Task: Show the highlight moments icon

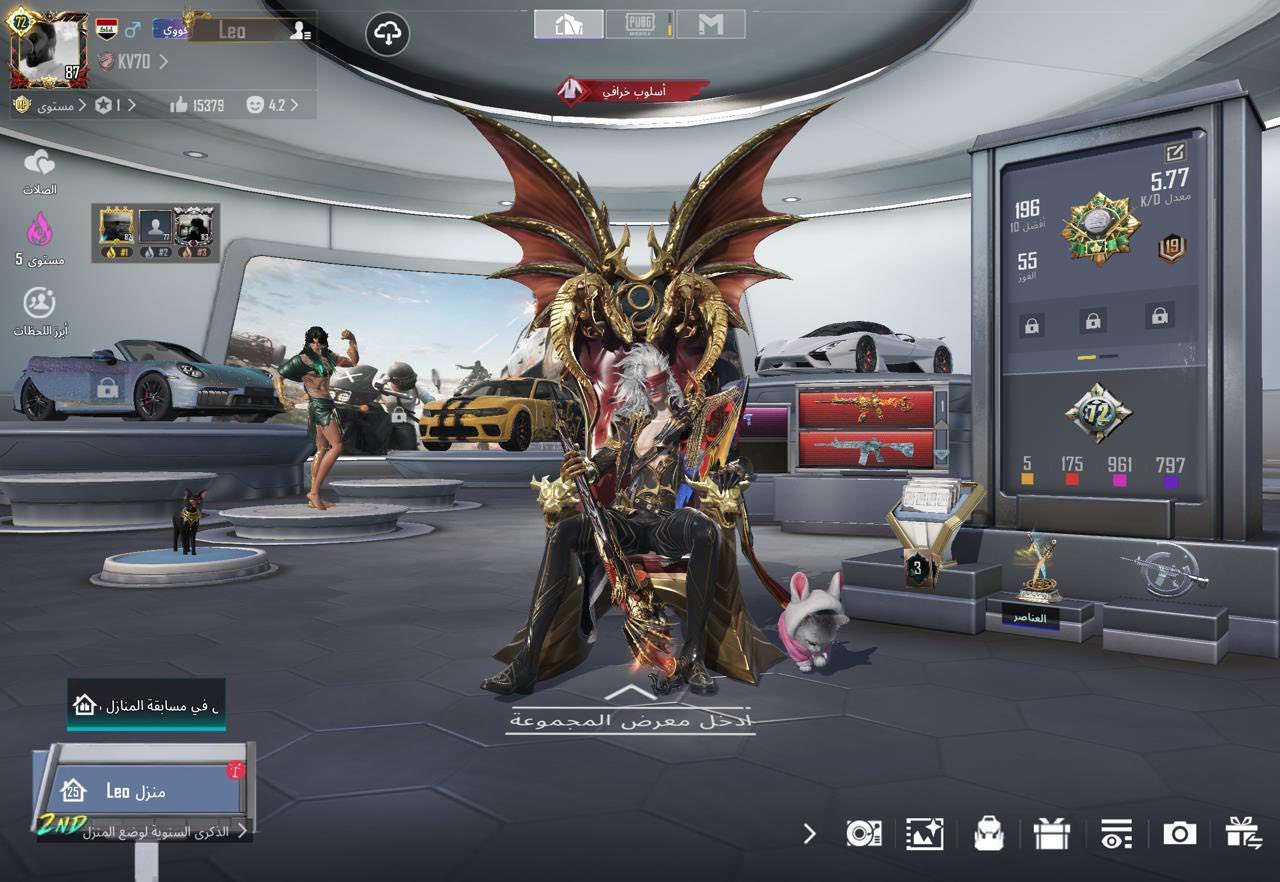Action: (39, 303)
